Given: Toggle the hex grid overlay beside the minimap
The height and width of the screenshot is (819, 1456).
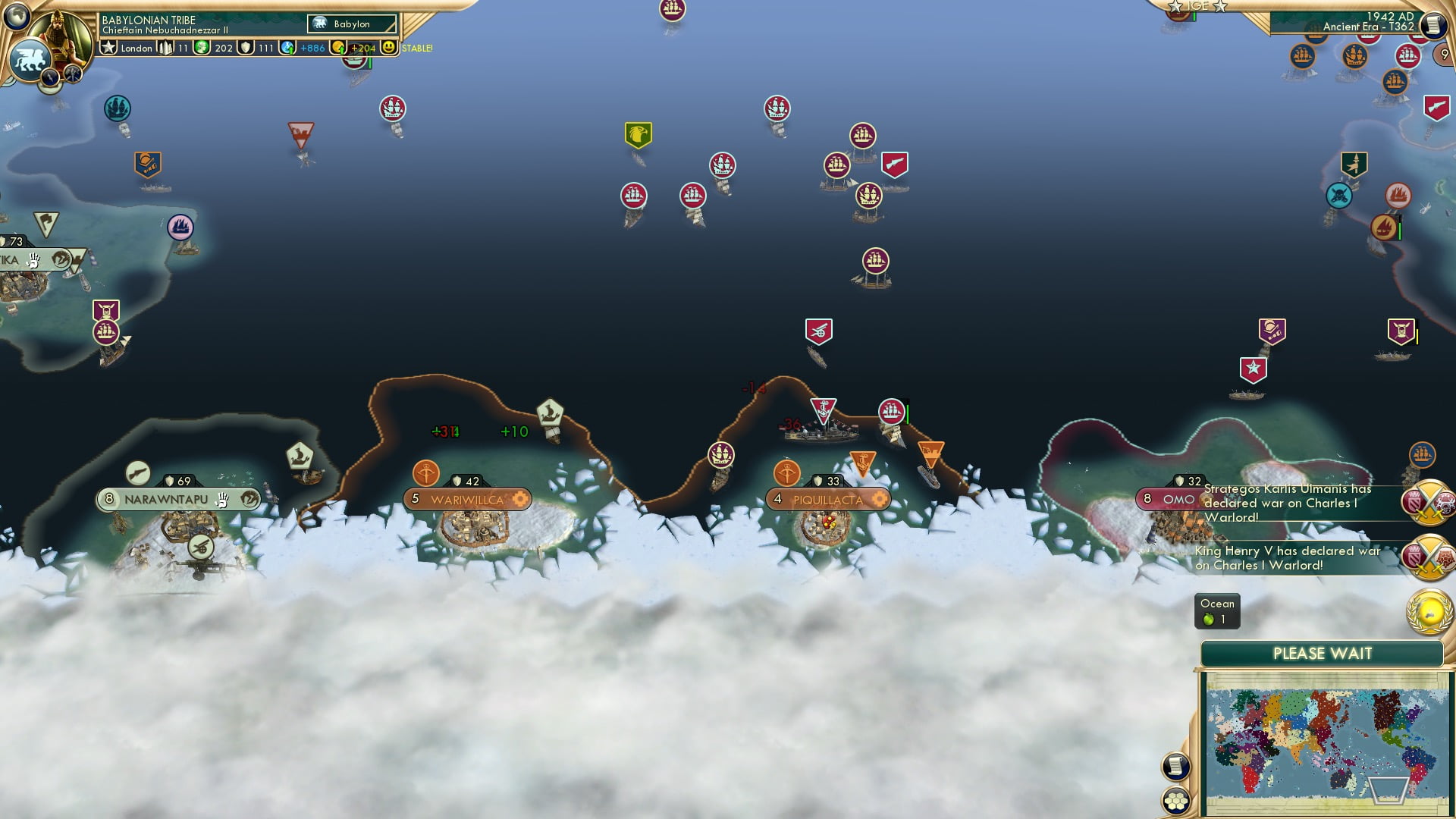Looking at the screenshot, I should click(1175, 800).
